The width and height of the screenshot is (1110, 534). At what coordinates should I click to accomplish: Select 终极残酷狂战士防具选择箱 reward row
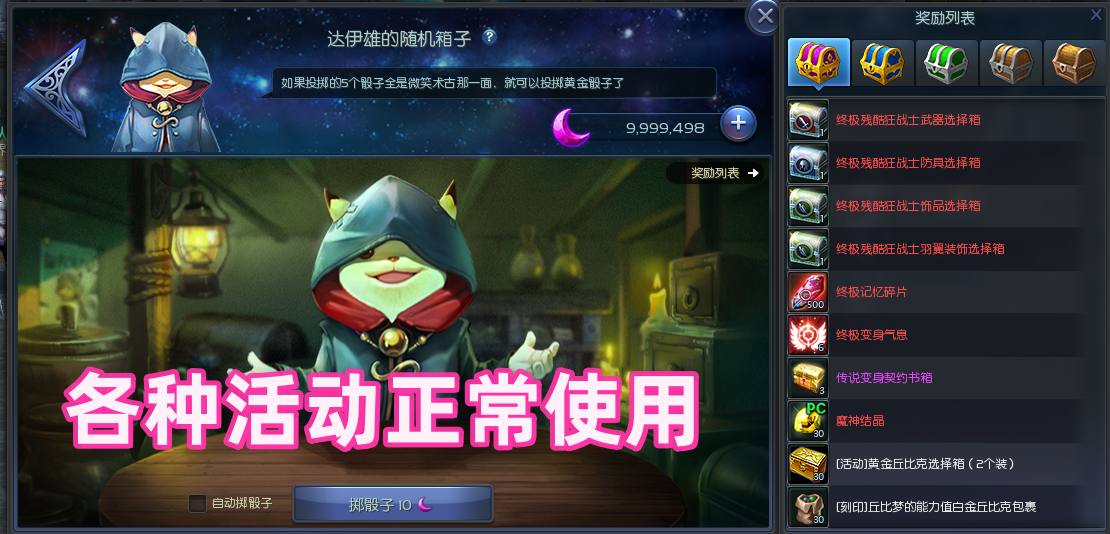908,163
